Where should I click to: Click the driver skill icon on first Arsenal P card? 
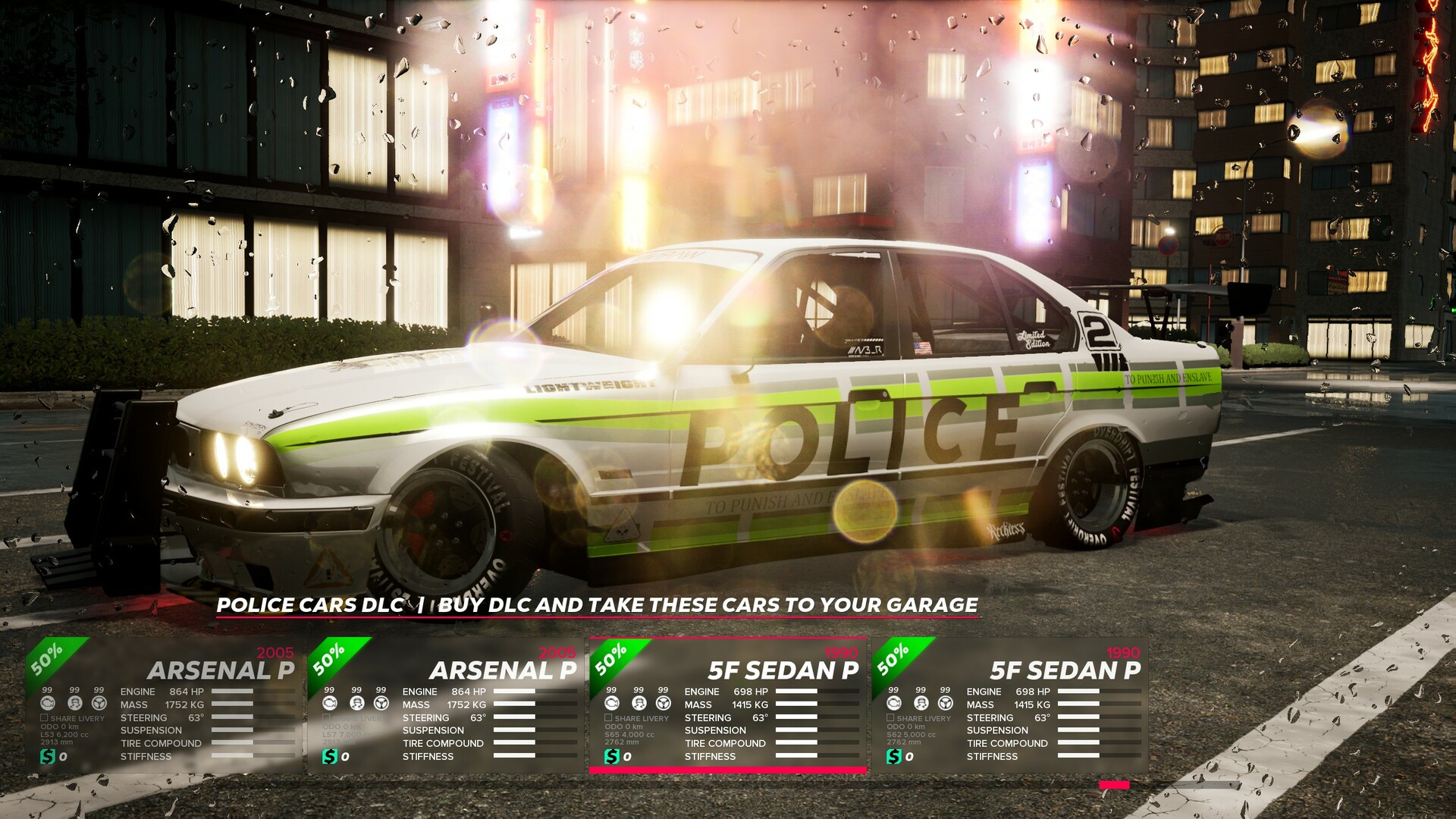74,703
